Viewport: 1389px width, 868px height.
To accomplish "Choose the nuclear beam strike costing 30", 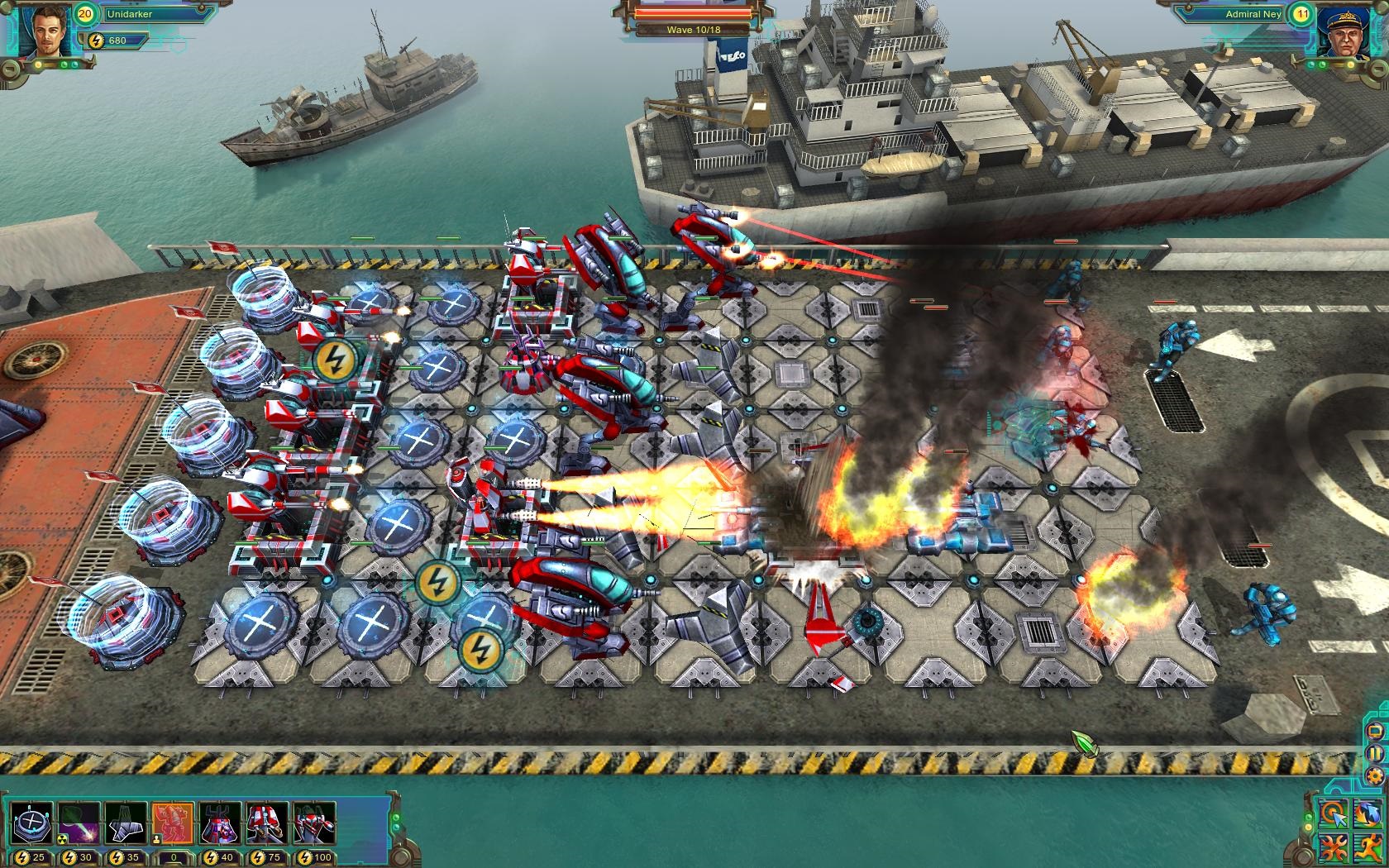I will (x=79, y=824).
